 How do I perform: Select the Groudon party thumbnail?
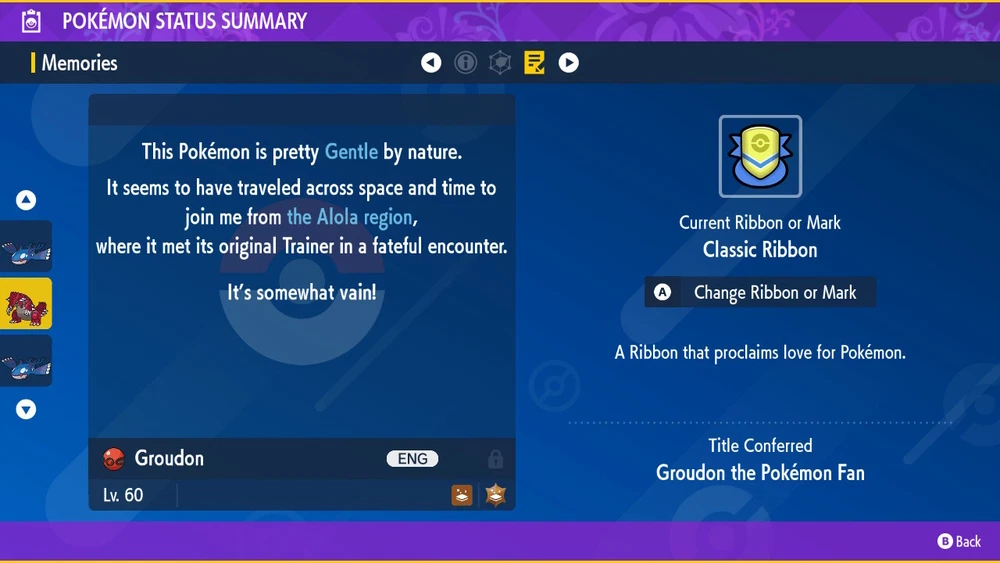coord(26,304)
